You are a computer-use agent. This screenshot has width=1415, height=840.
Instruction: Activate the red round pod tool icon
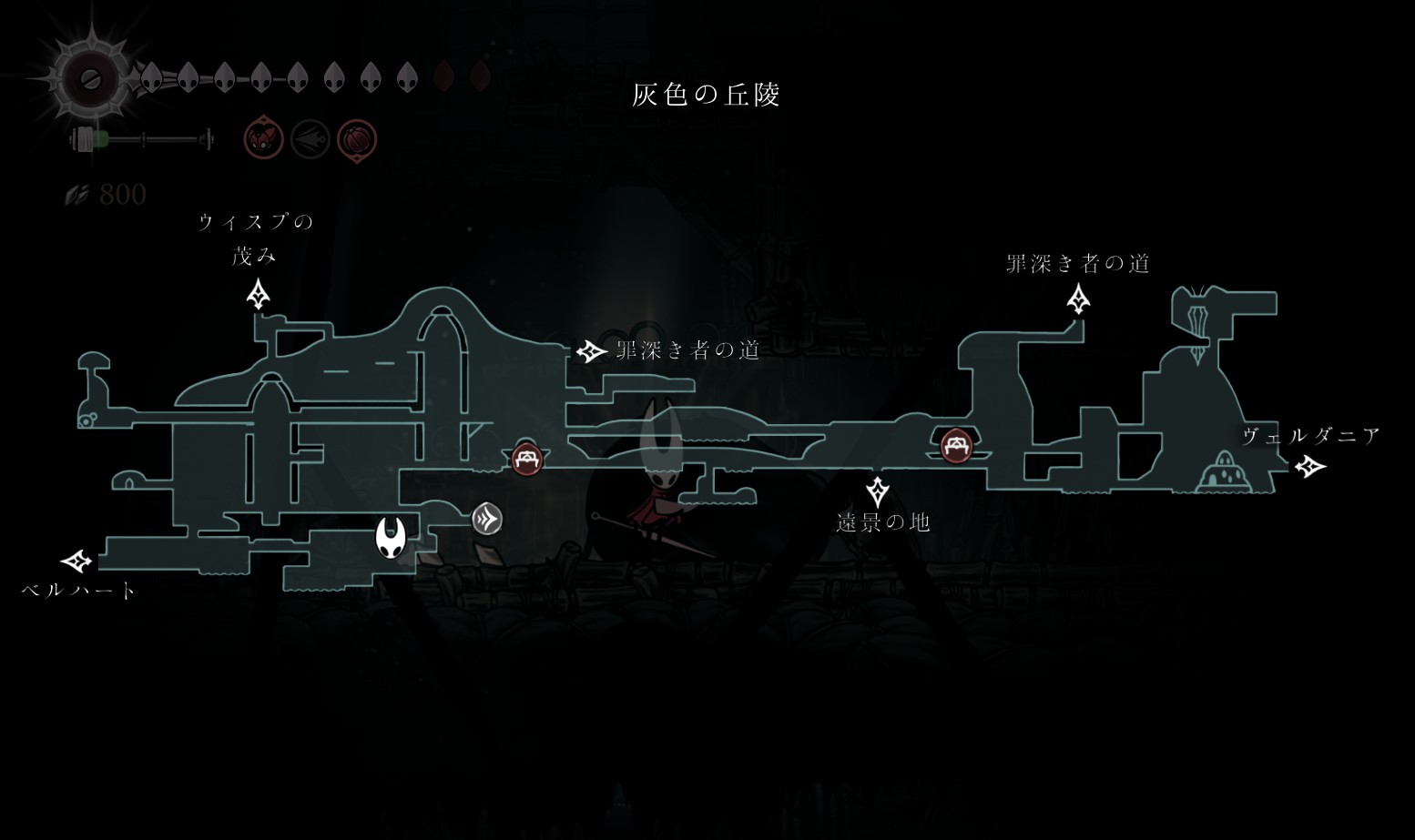point(357,140)
